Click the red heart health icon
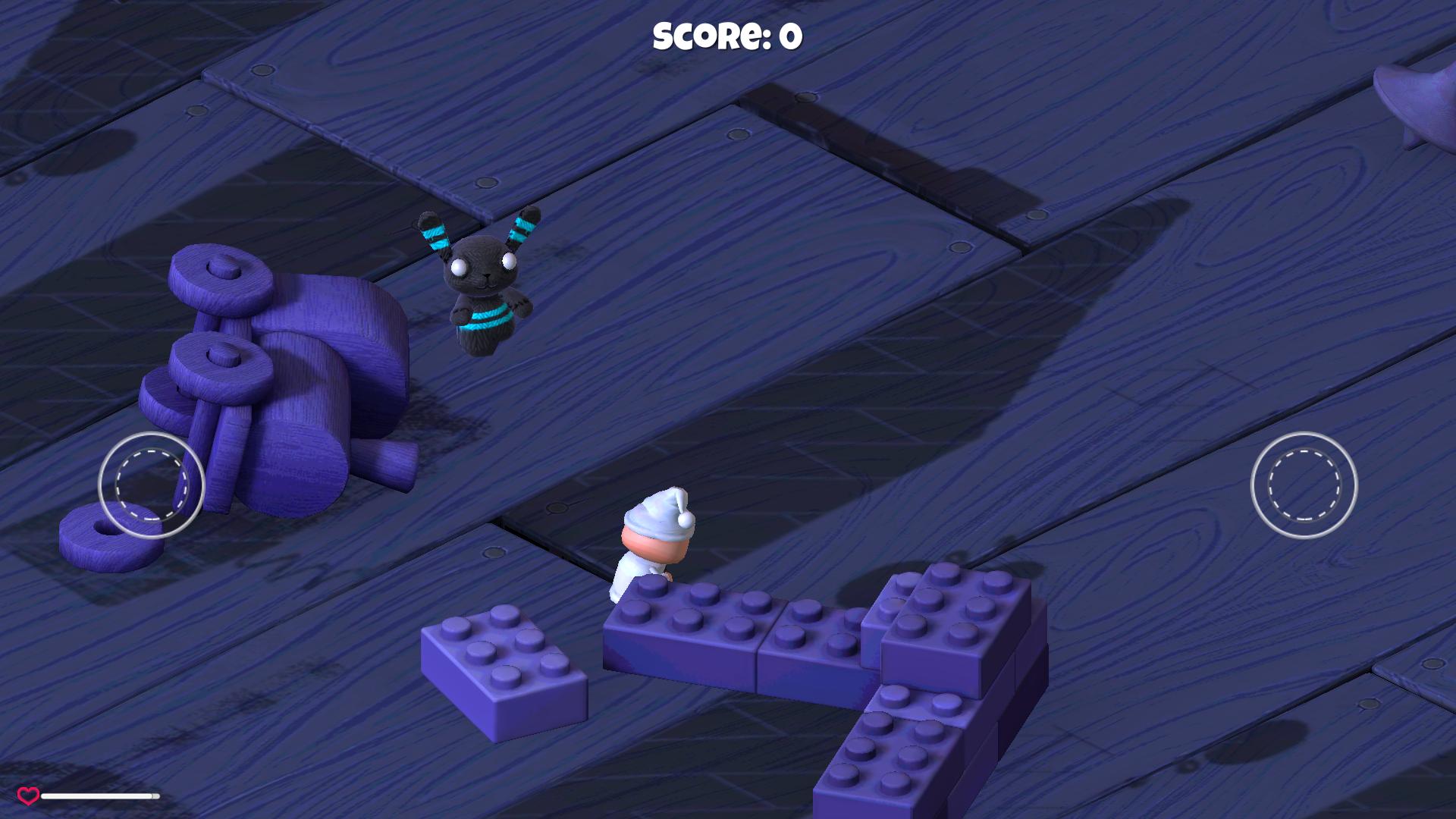1456x819 pixels. coord(28,794)
